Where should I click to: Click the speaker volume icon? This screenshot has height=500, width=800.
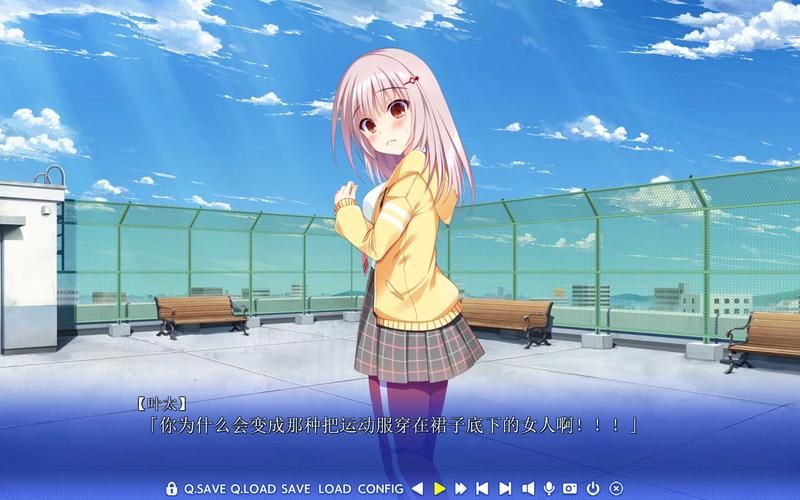[527, 488]
